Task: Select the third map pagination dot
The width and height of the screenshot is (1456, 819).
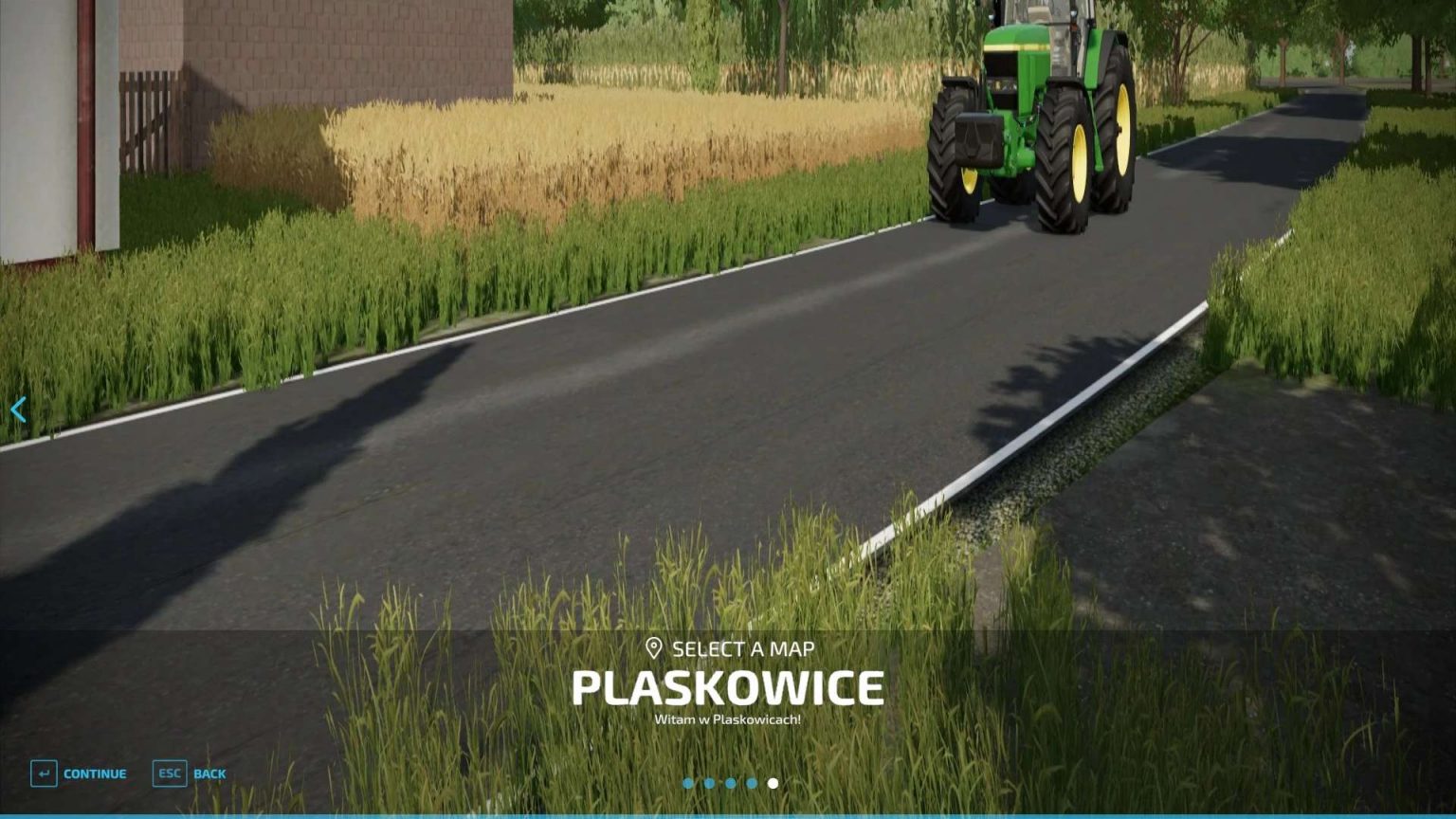Action: 732,783
